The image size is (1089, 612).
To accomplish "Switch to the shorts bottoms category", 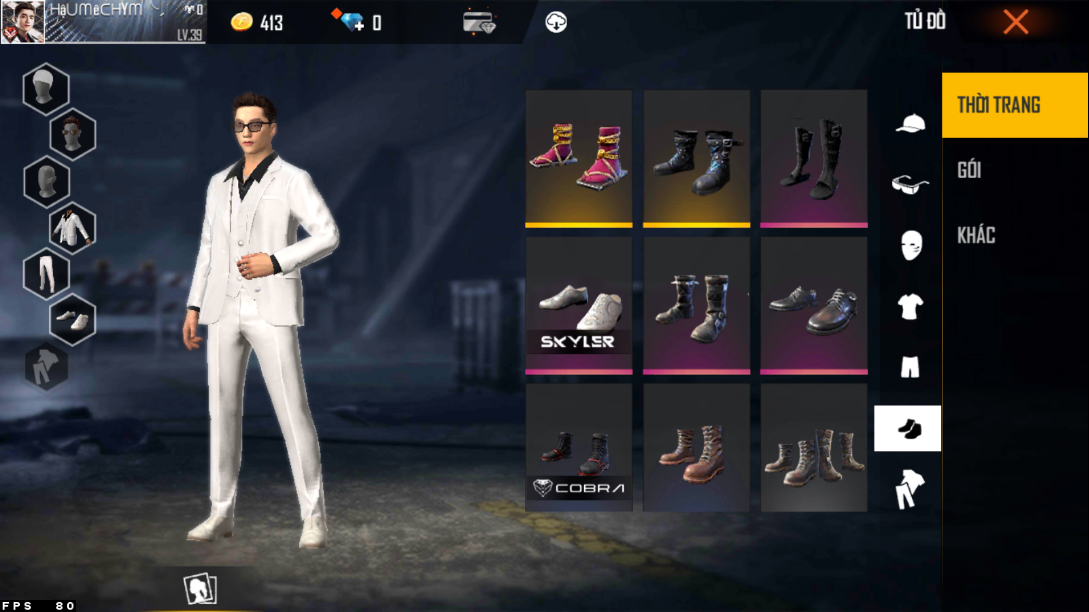I will click(909, 367).
